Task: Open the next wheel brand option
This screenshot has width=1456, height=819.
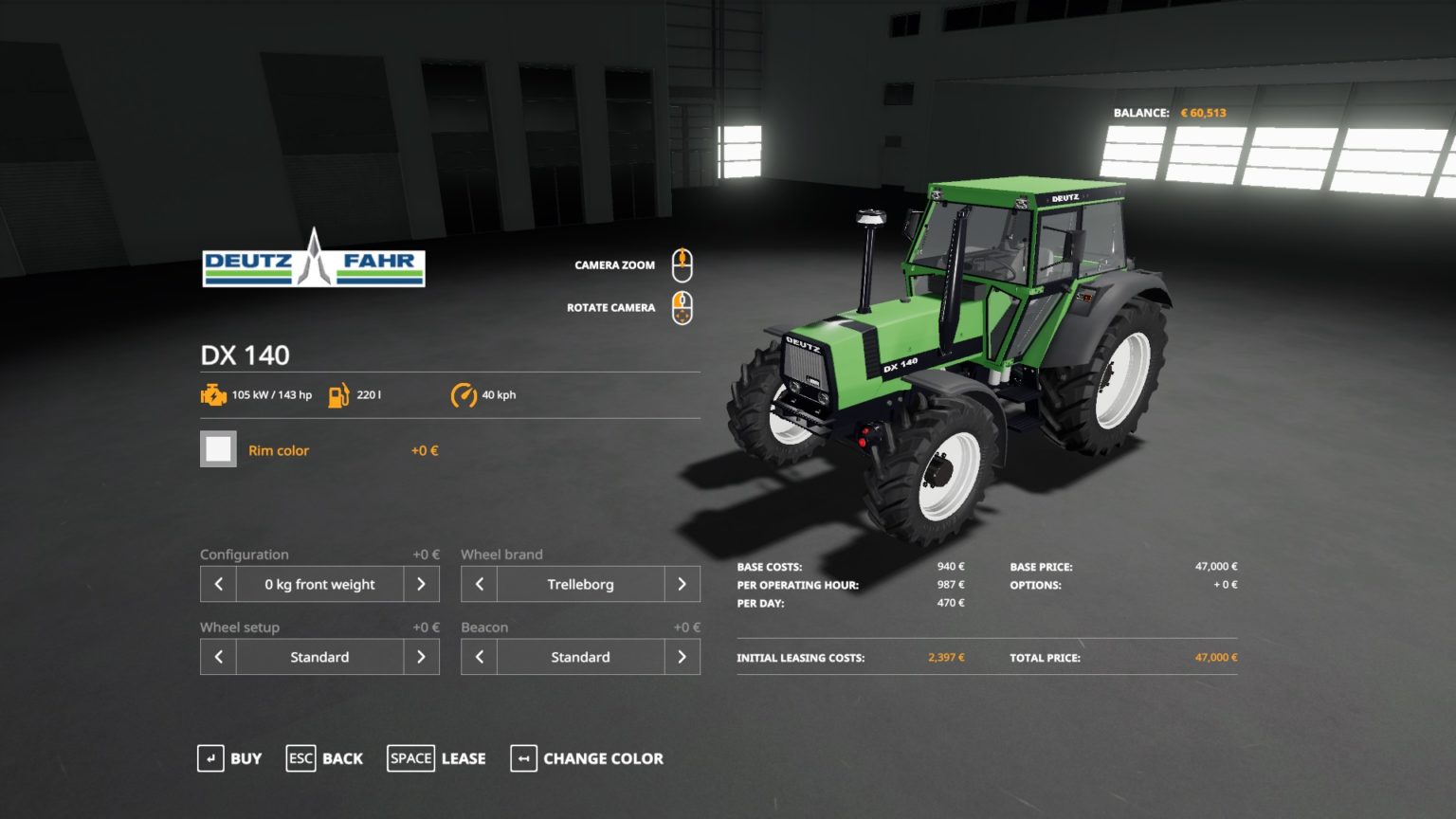Action: tap(682, 584)
